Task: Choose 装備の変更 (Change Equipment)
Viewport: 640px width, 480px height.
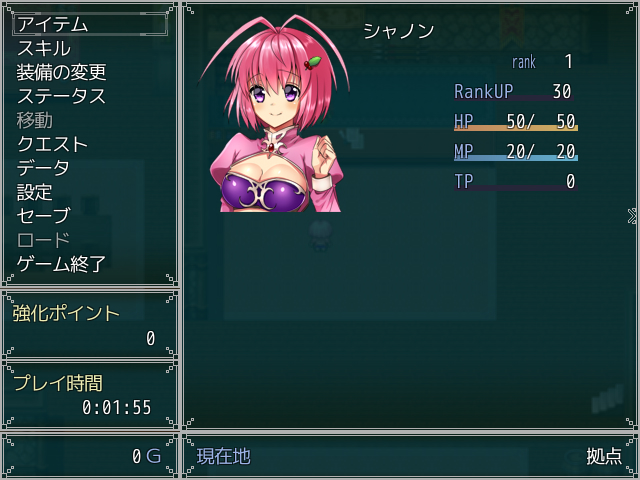Action: click(x=61, y=72)
